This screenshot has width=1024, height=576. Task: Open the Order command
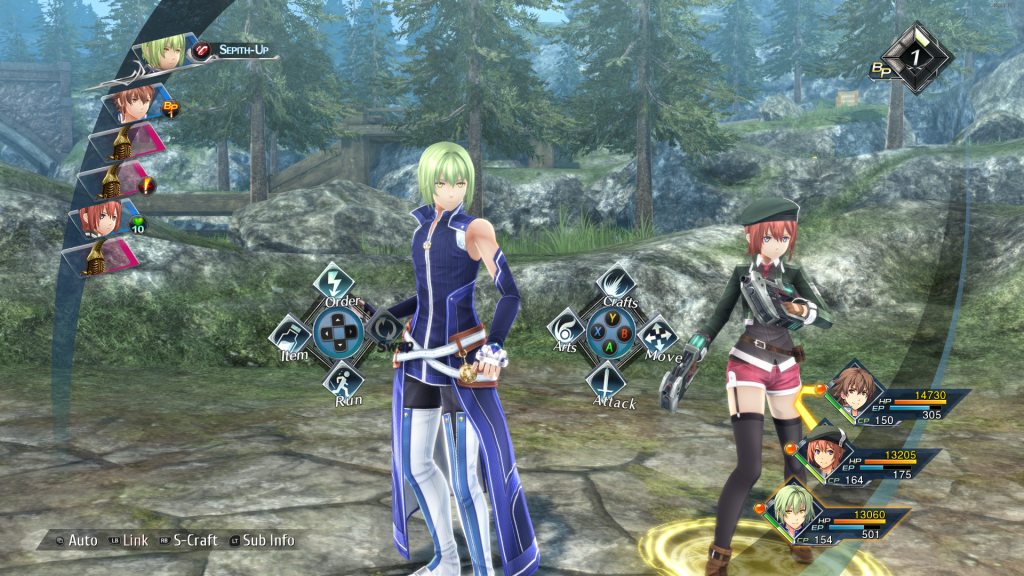[331, 283]
